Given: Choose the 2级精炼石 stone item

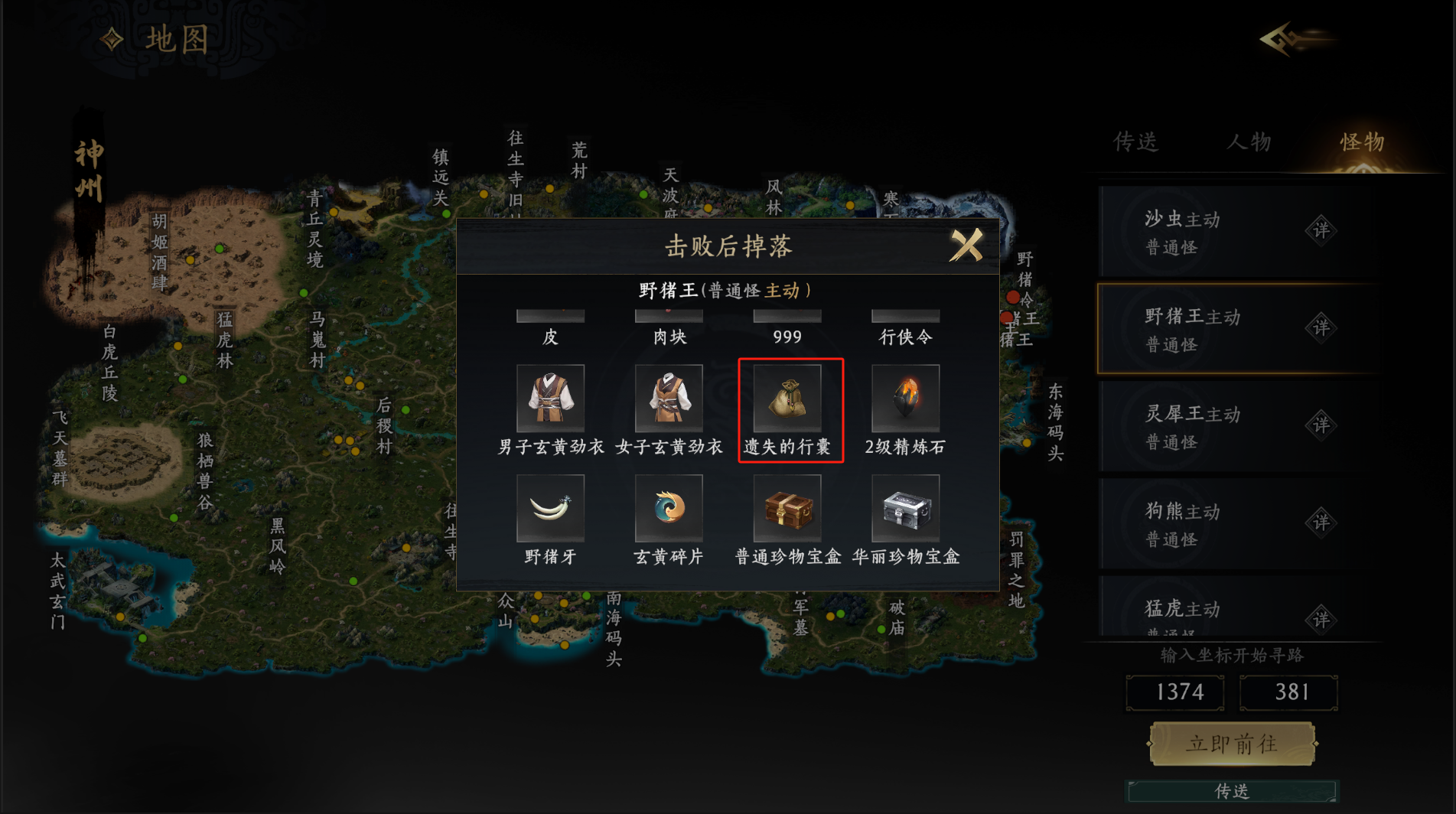Looking at the screenshot, I should click(x=905, y=399).
